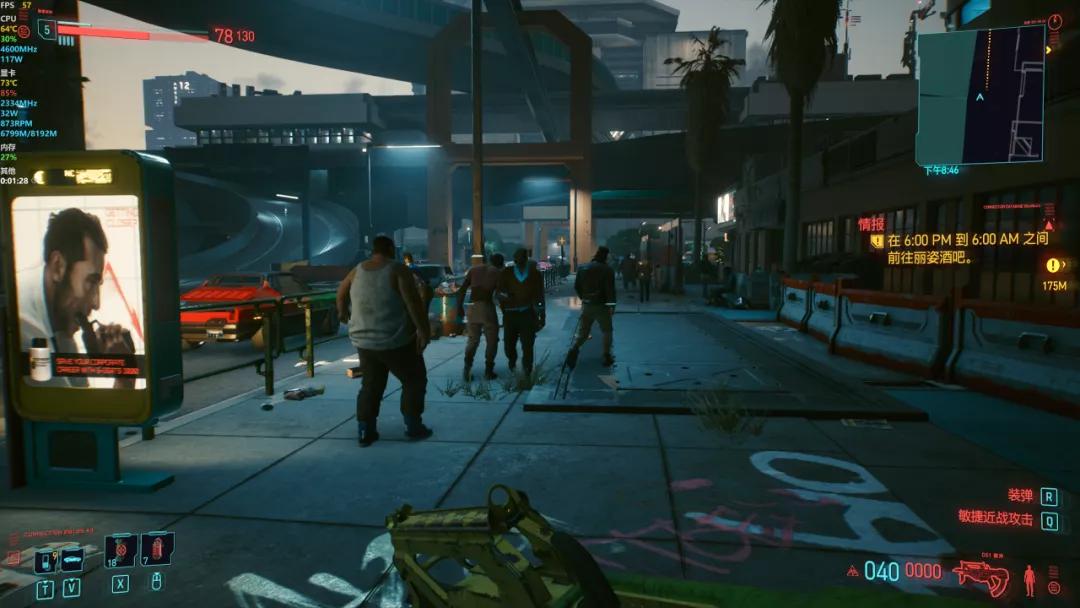The width and height of the screenshot is (1080, 608).
Task: Select the grenade slot showing 18
Action: click(121, 550)
